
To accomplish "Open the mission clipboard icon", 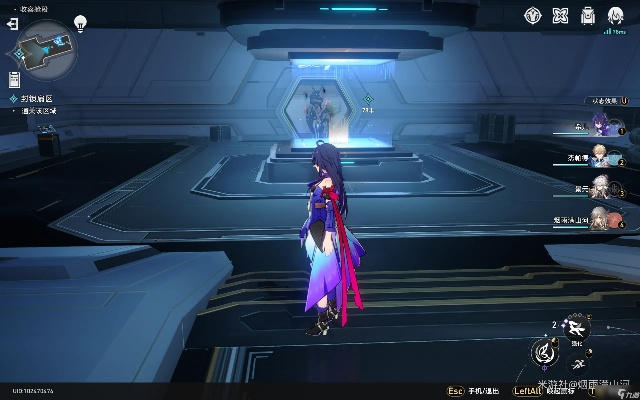I will (x=14, y=79).
